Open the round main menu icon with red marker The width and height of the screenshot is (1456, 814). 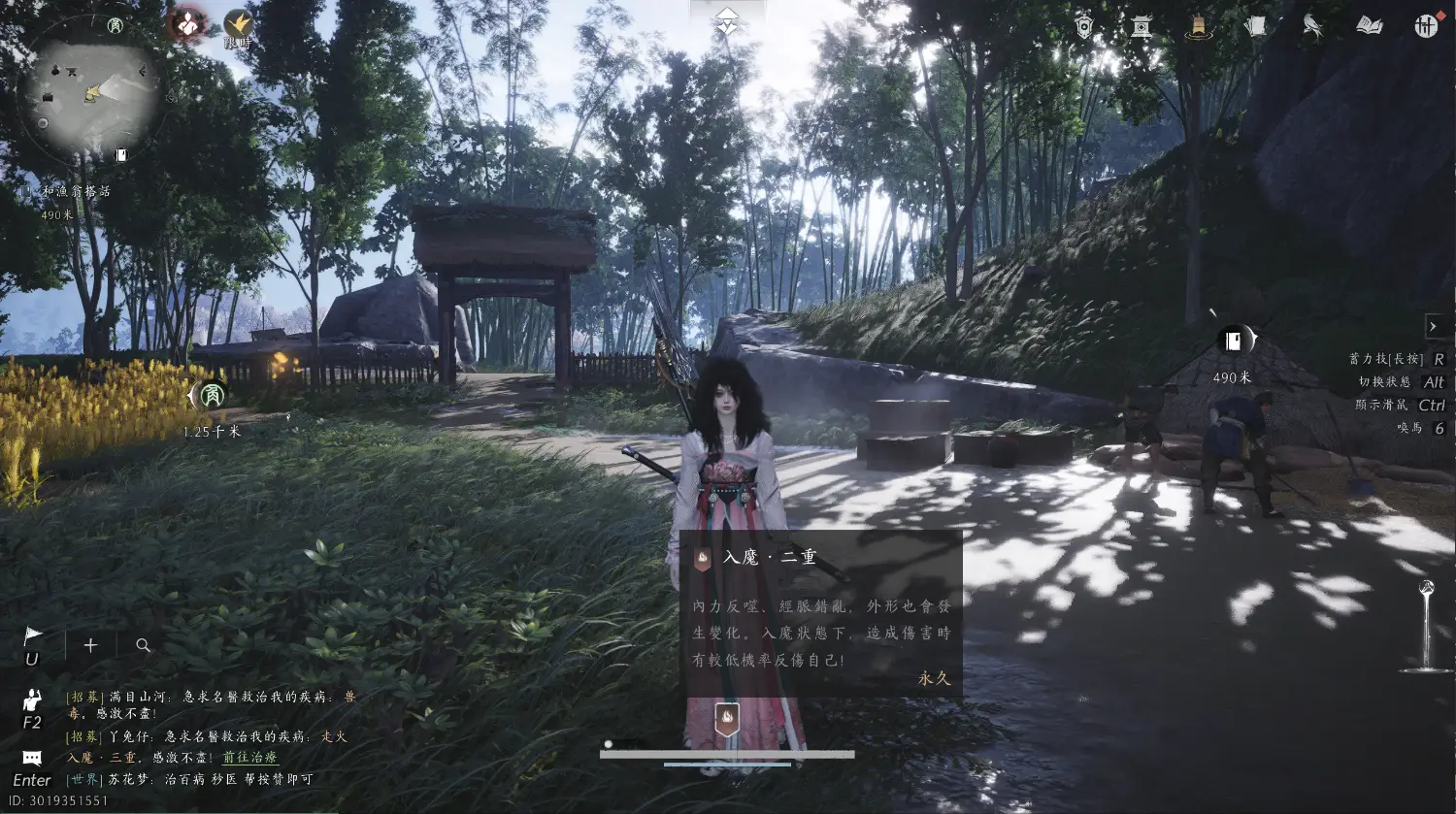point(1426,26)
